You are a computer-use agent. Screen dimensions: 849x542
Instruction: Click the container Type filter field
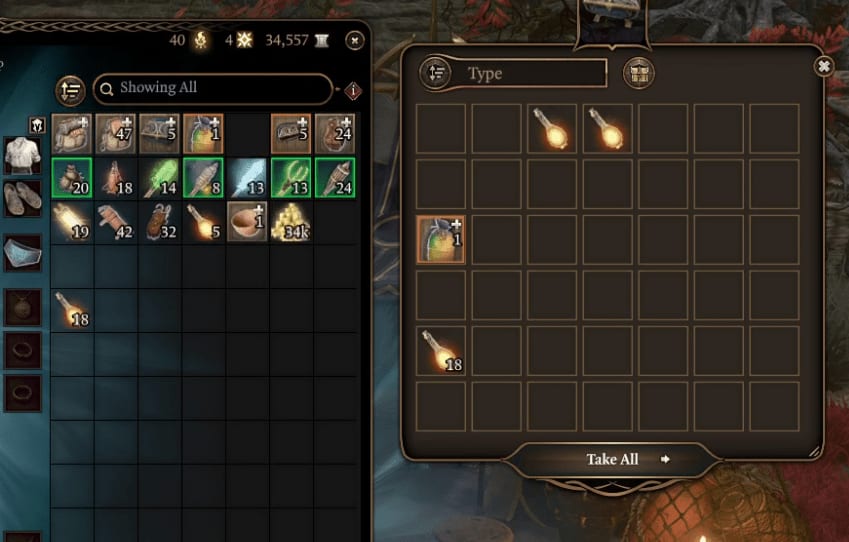point(536,74)
